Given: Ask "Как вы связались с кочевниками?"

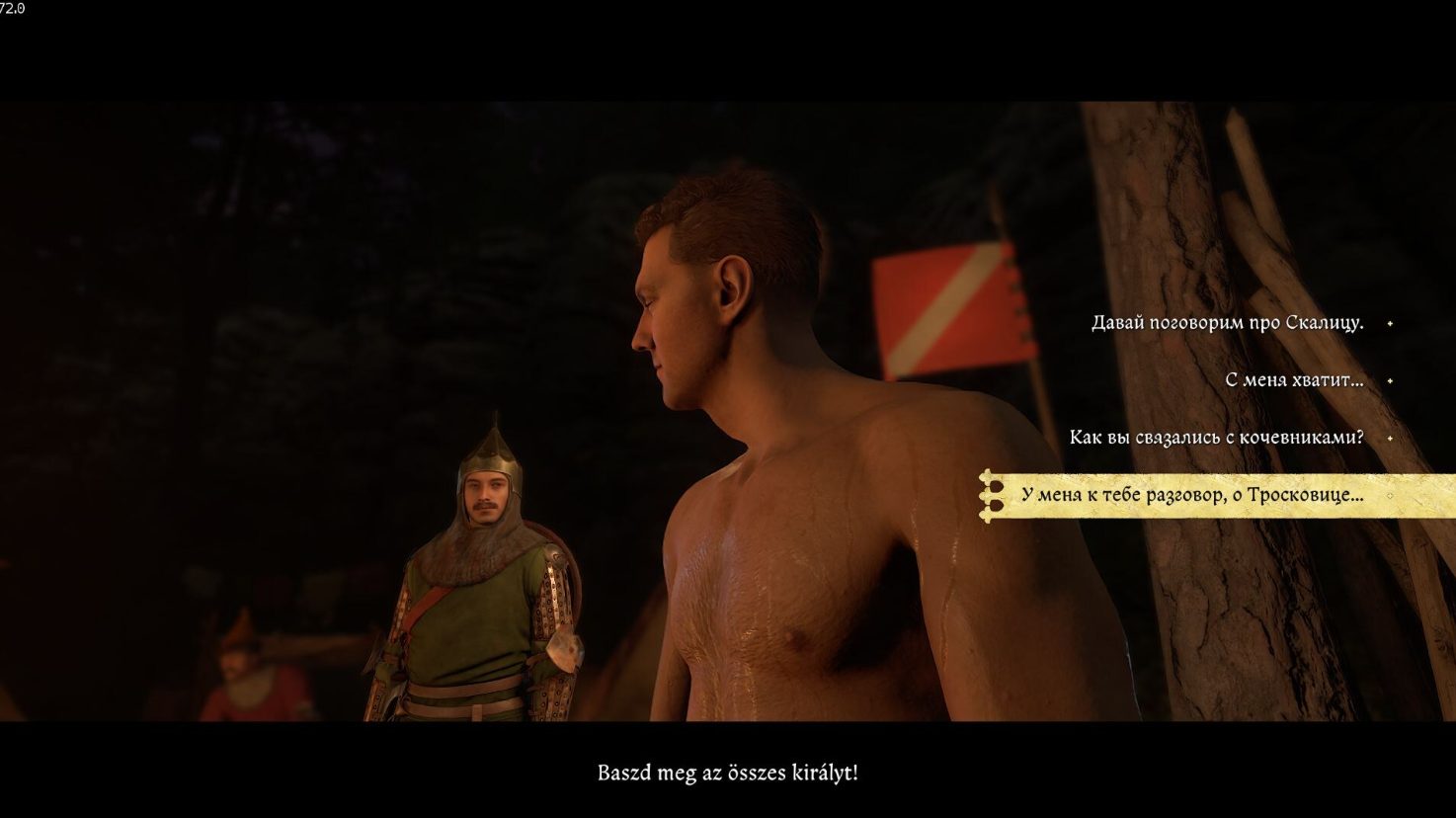Looking at the screenshot, I should pyautogui.click(x=1216, y=438).
